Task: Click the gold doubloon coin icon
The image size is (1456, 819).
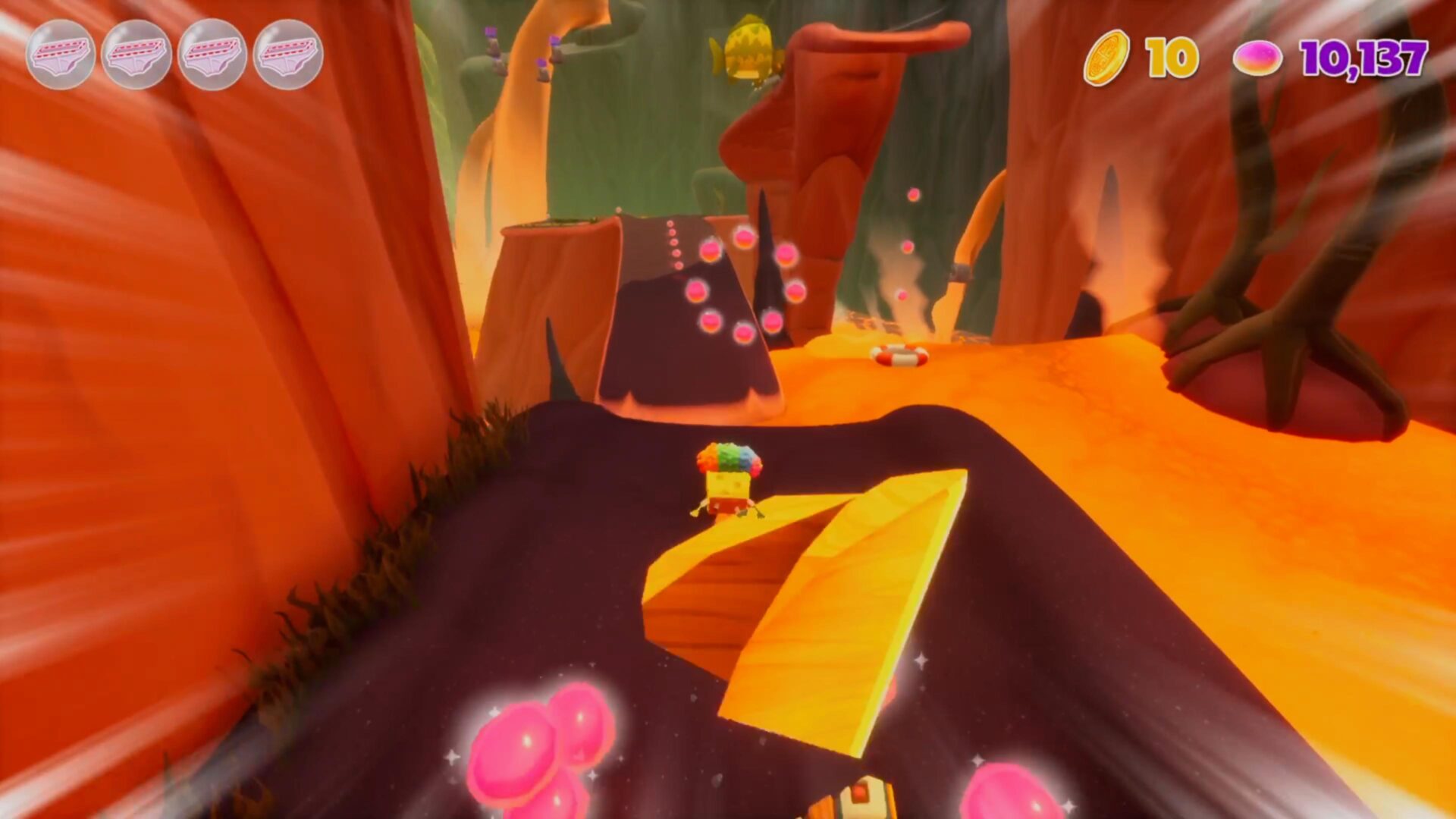Action: pyautogui.click(x=1106, y=58)
